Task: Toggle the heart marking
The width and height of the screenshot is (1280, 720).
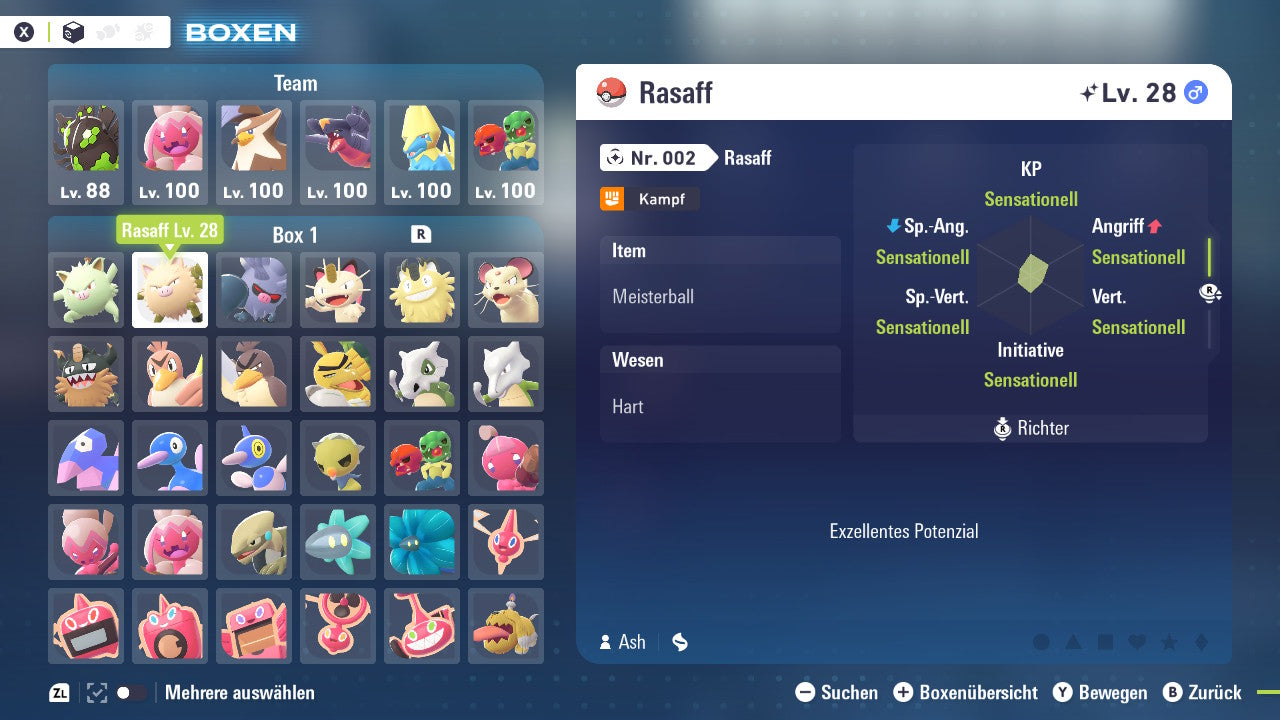Action: click(x=1137, y=642)
